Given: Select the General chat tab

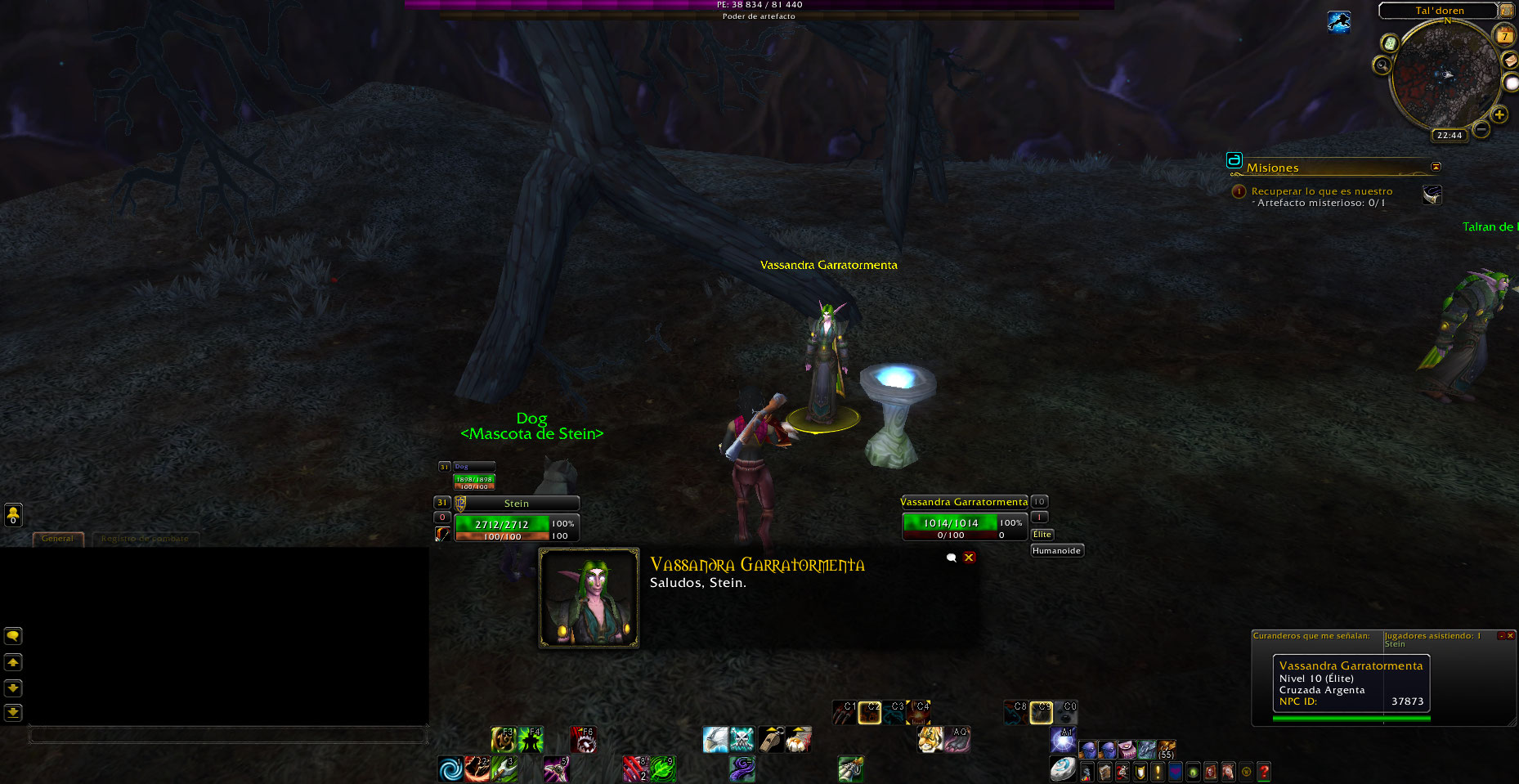Looking at the screenshot, I should (57, 539).
